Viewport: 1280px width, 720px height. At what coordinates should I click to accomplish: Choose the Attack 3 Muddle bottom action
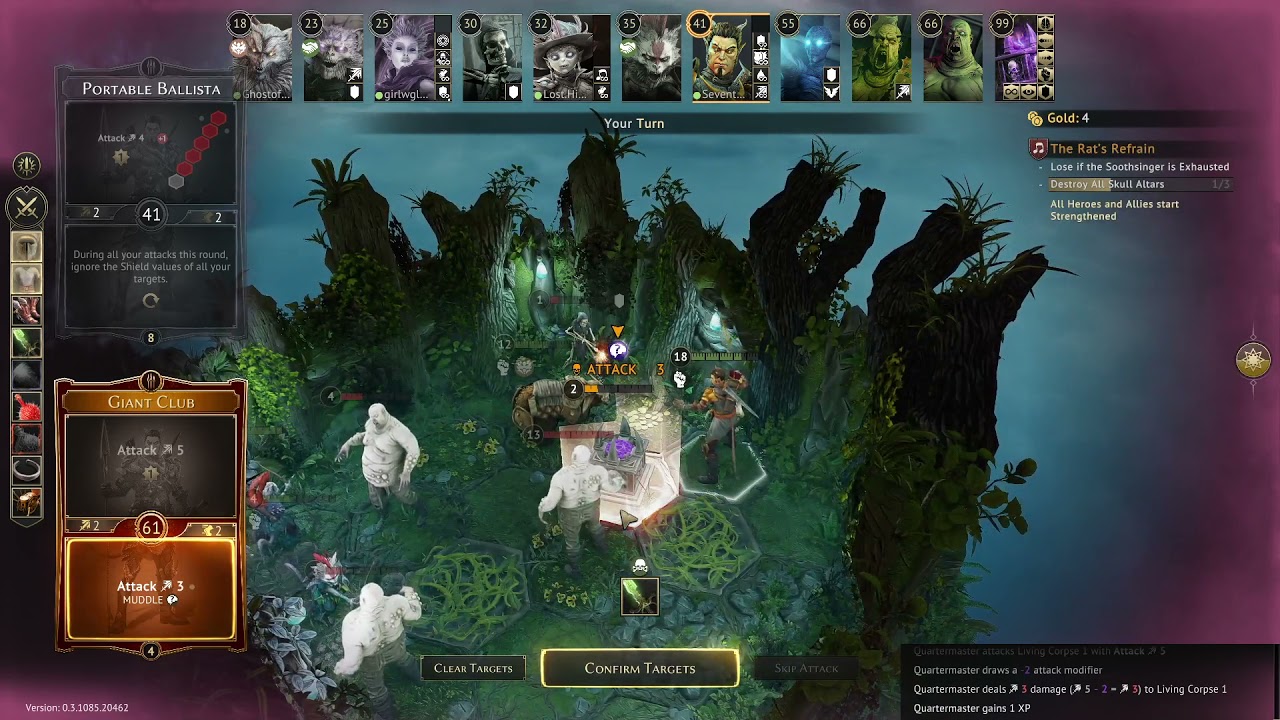pos(151,590)
